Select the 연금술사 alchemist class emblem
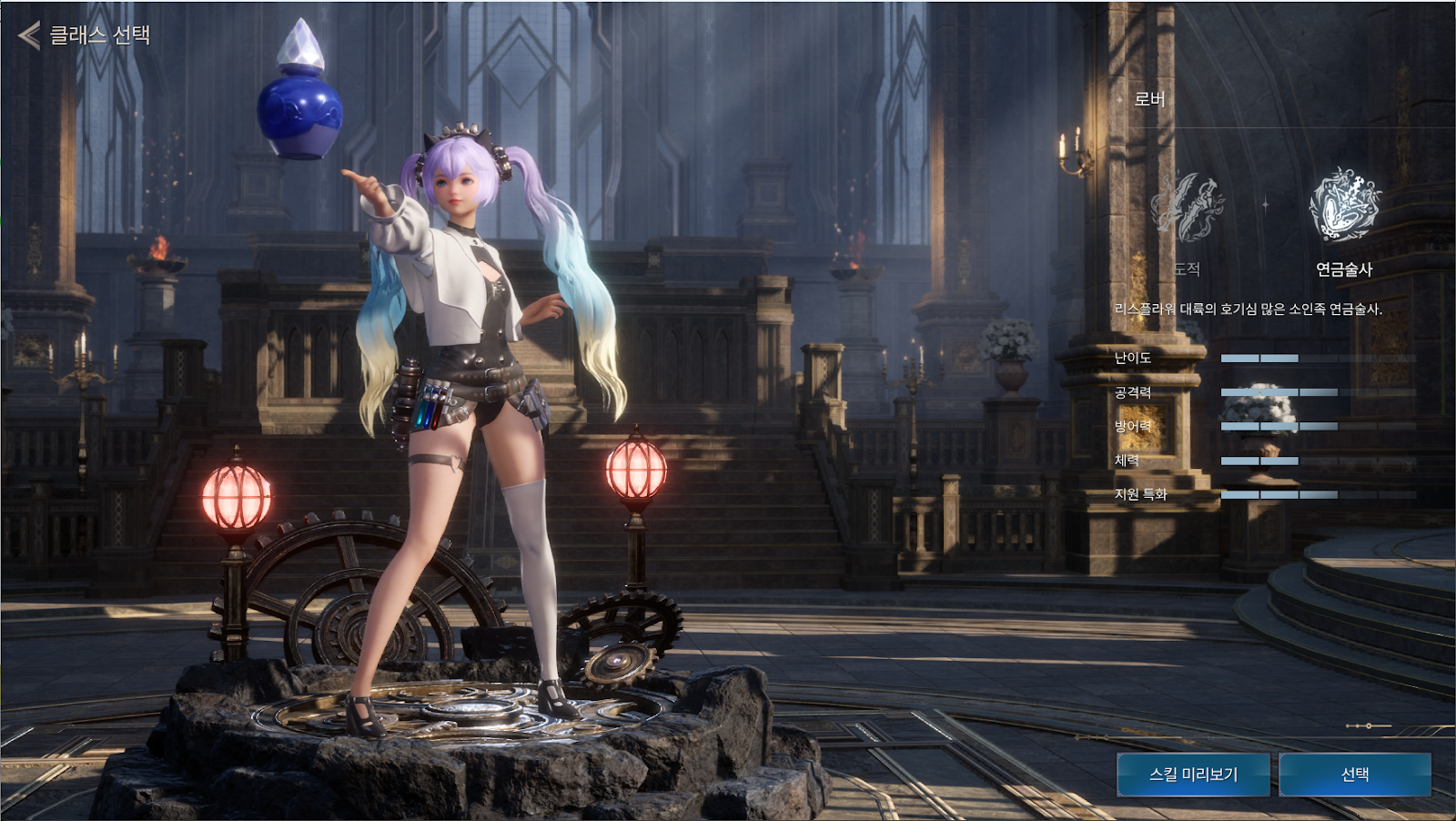This screenshot has width=1456, height=821. click(x=1344, y=207)
